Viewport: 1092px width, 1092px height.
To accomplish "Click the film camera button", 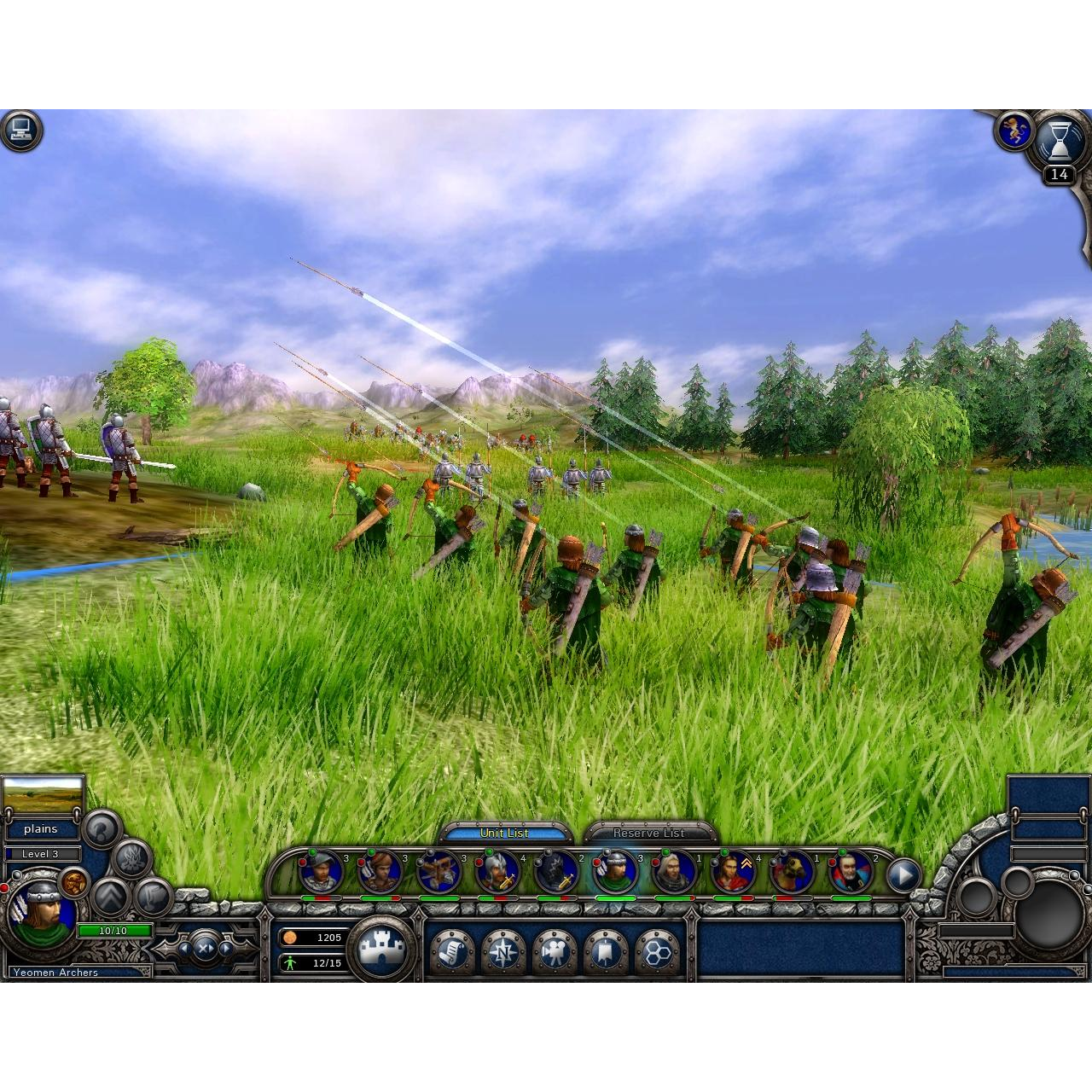I will pyautogui.click(x=554, y=951).
